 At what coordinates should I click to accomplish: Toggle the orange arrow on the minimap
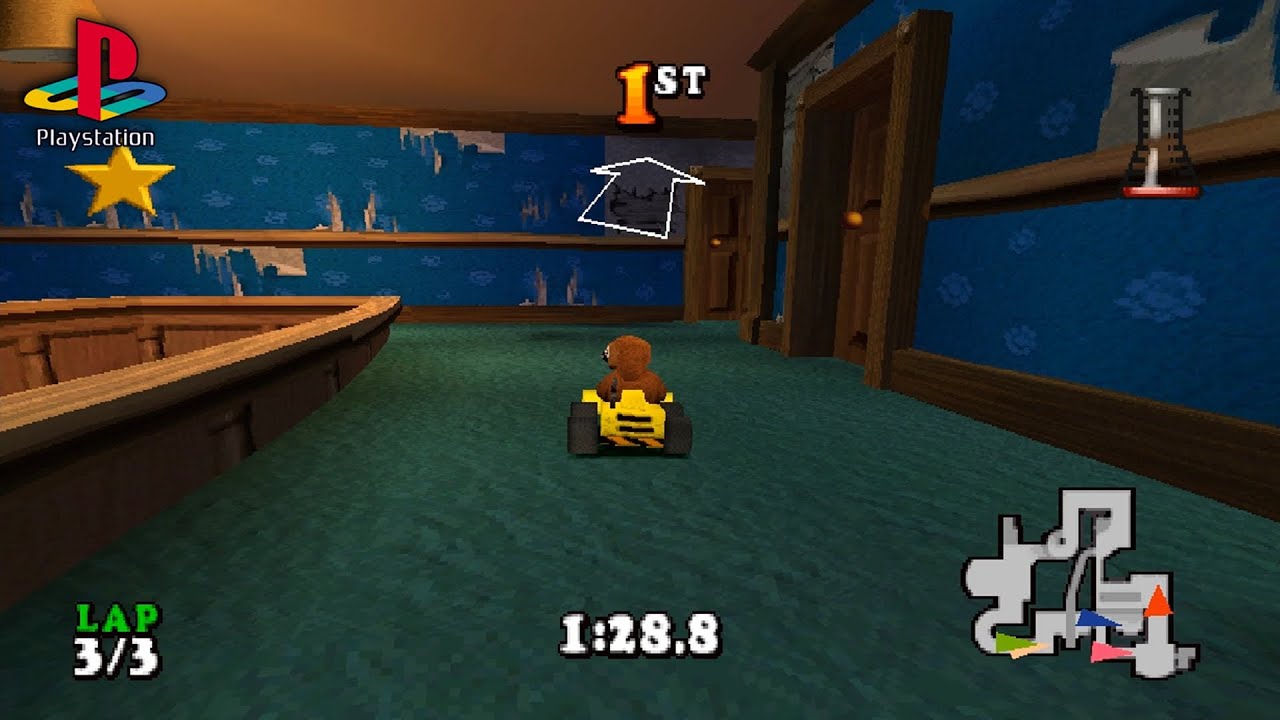1158,600
